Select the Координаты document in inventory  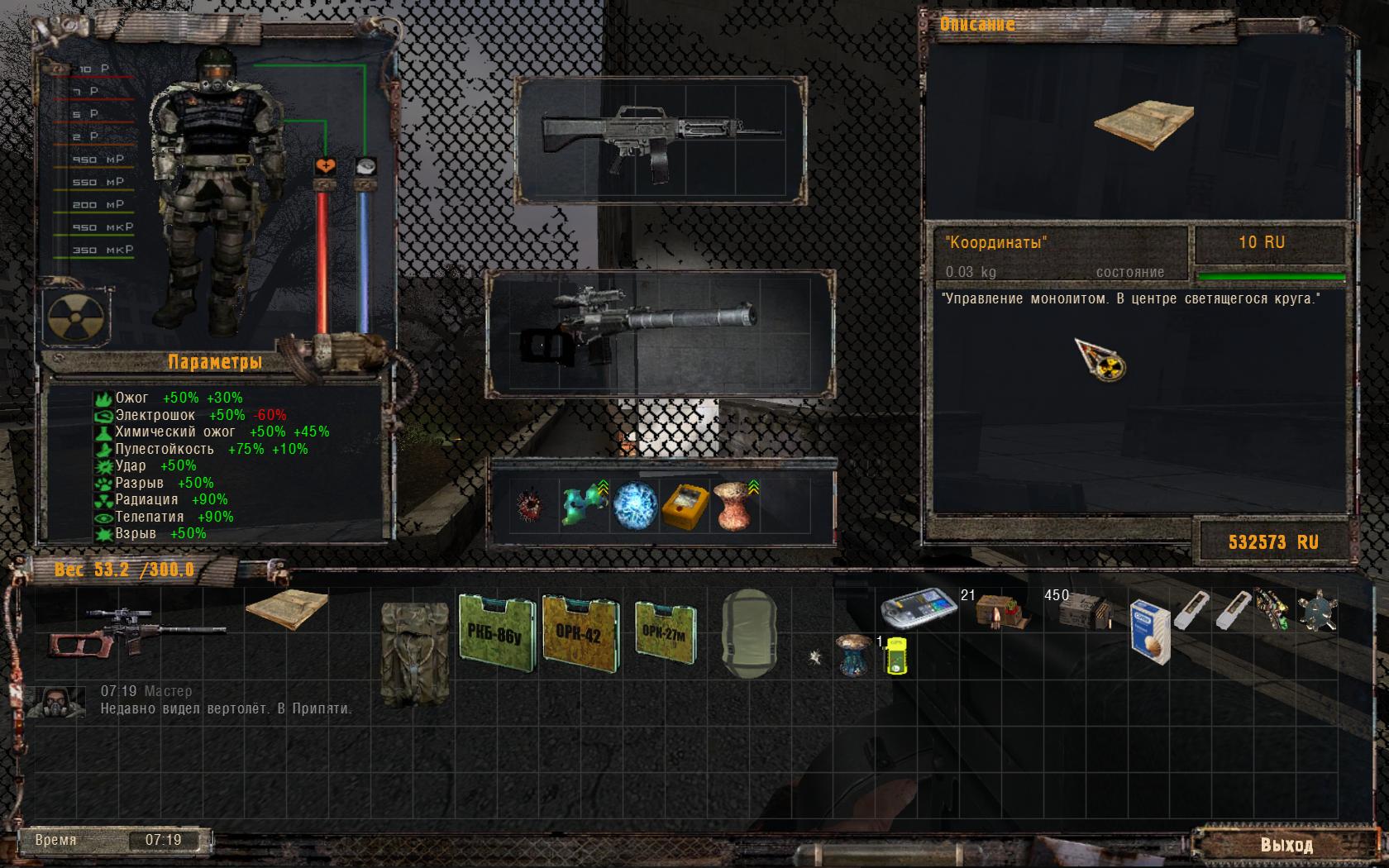286,611
